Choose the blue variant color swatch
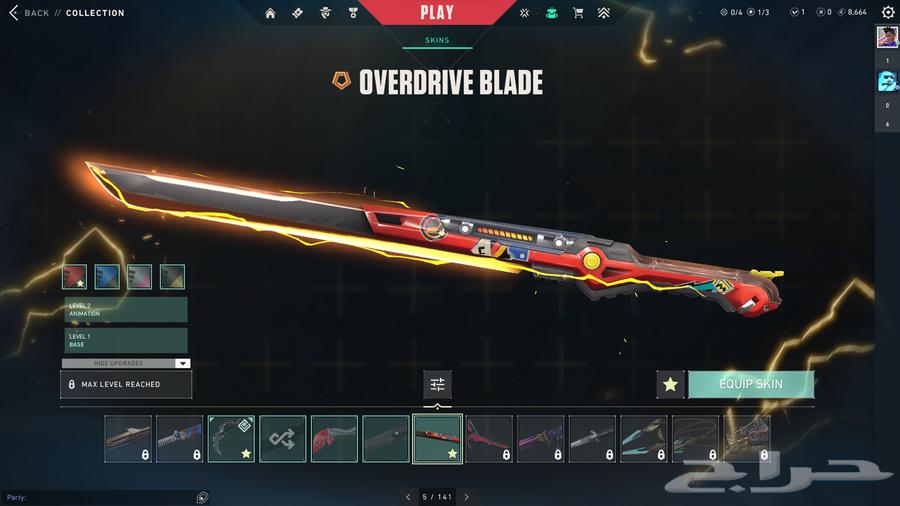The width and height of the screenshot is (900, 506). 107,277
